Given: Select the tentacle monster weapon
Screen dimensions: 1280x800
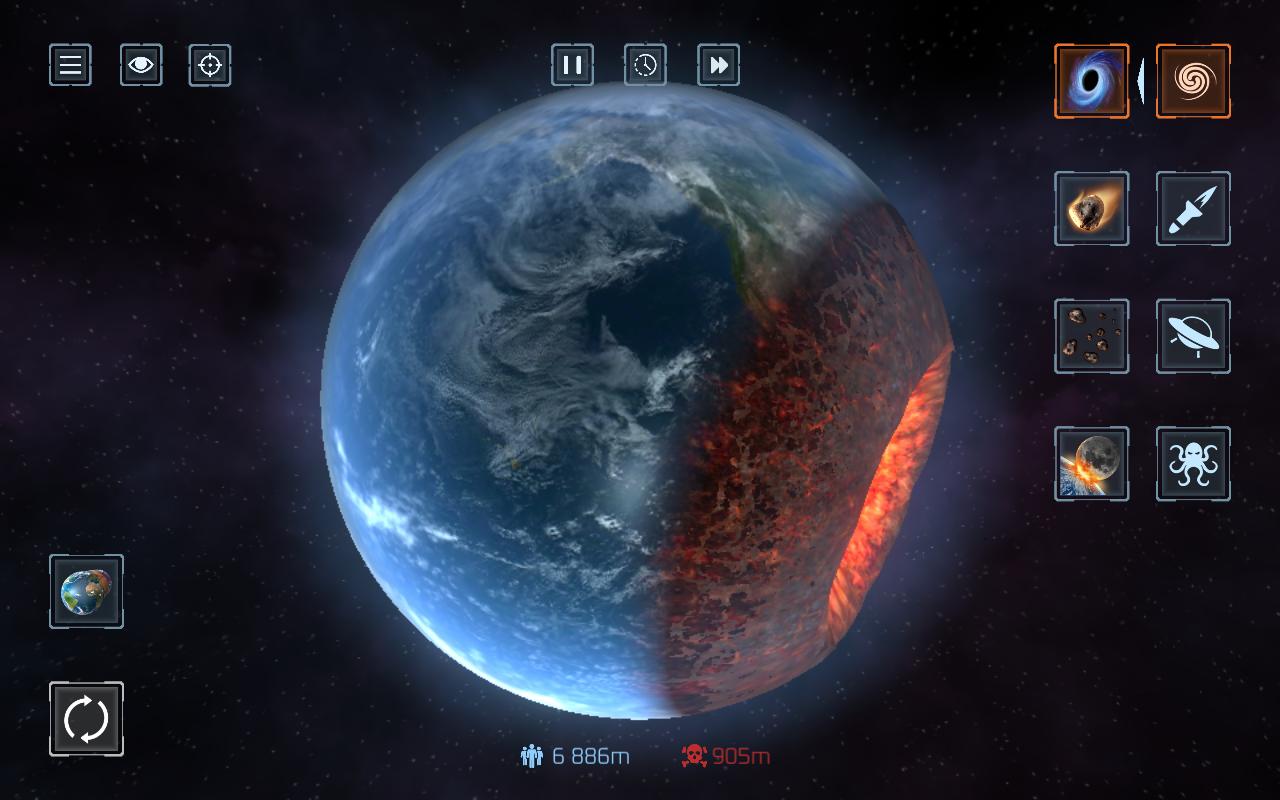Looking at the screenshot, I should tap(1193, 463).
